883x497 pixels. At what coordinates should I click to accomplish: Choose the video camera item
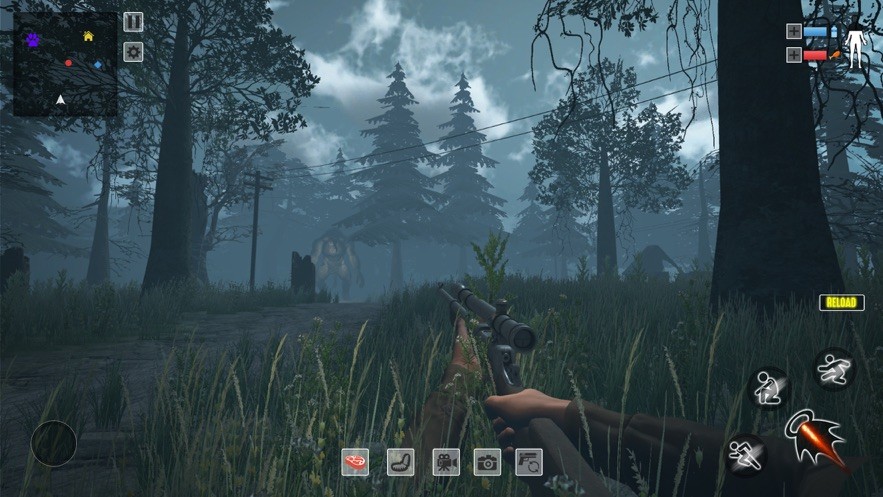click(445, 461)
